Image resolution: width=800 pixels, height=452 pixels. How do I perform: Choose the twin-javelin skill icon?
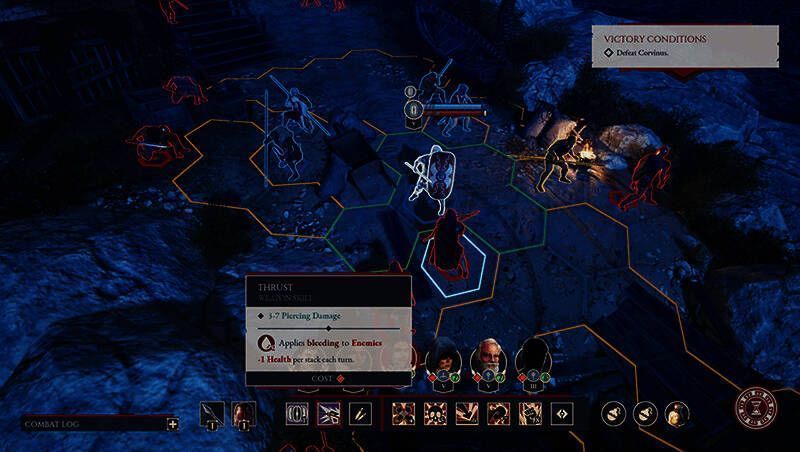click(x=361, y=413)
